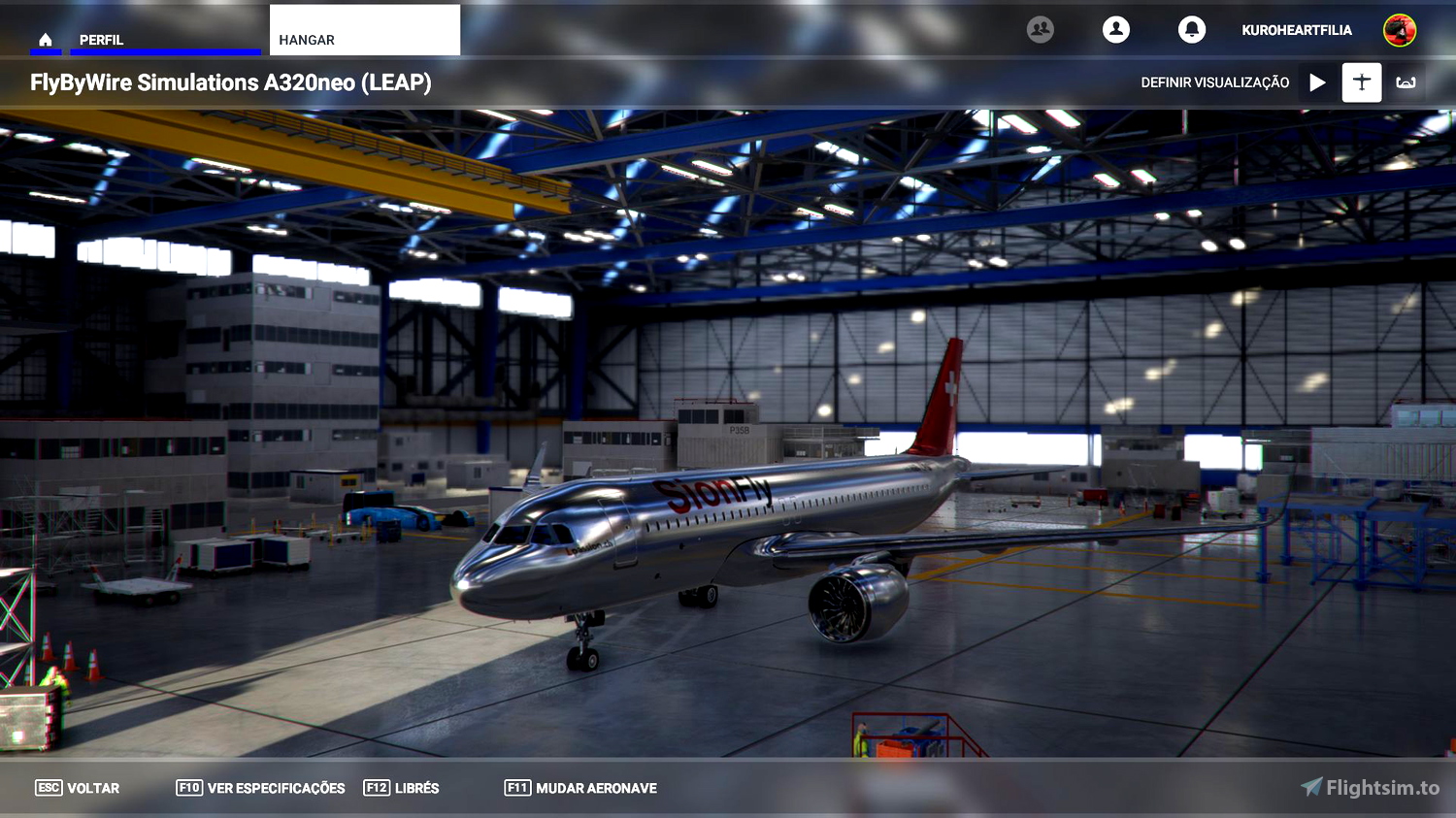
Task: Select the cockpit view icon next to aircraft icon
Action: click(x=1406, y=82)
